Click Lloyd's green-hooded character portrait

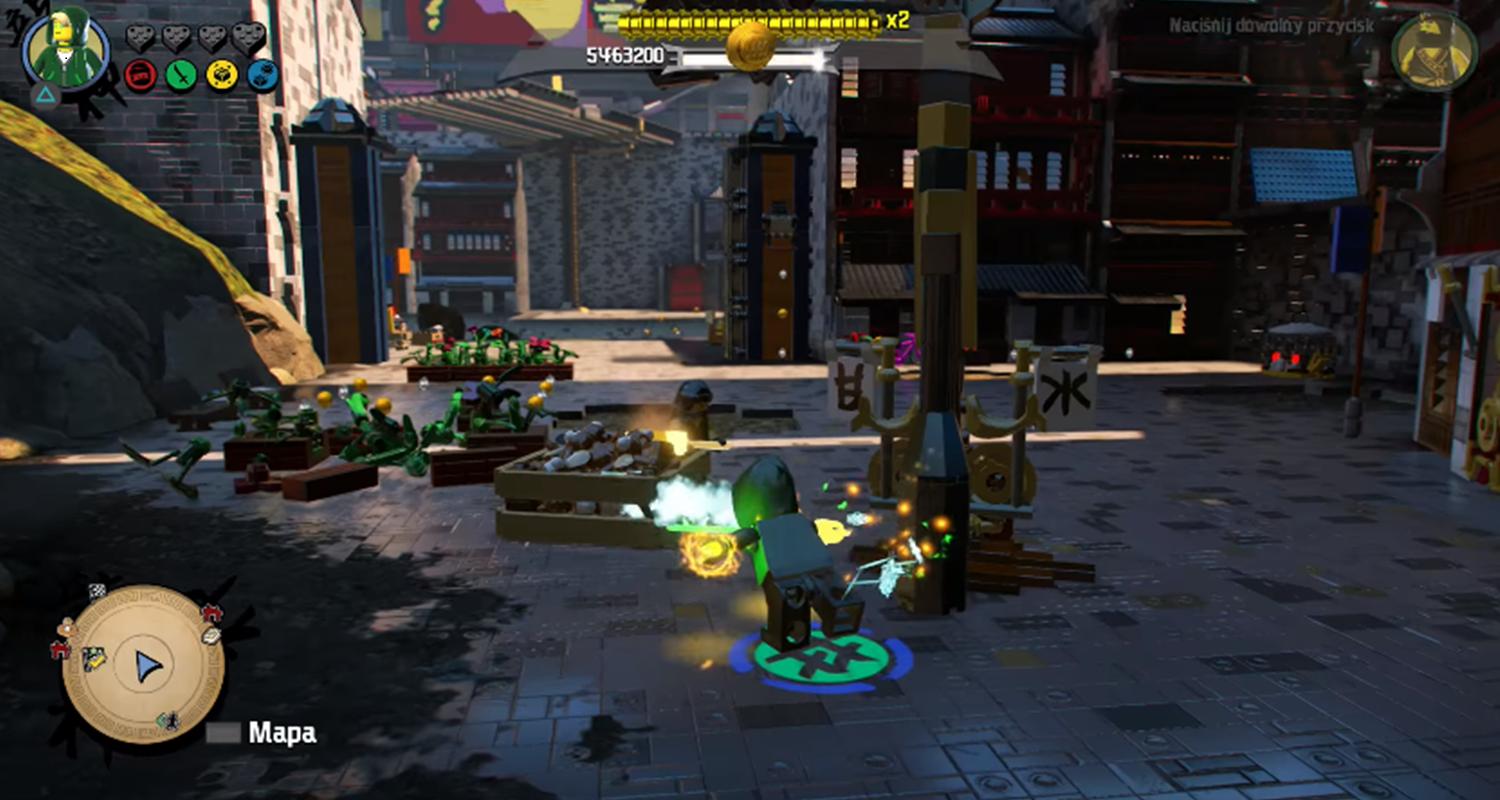[66, 50]
